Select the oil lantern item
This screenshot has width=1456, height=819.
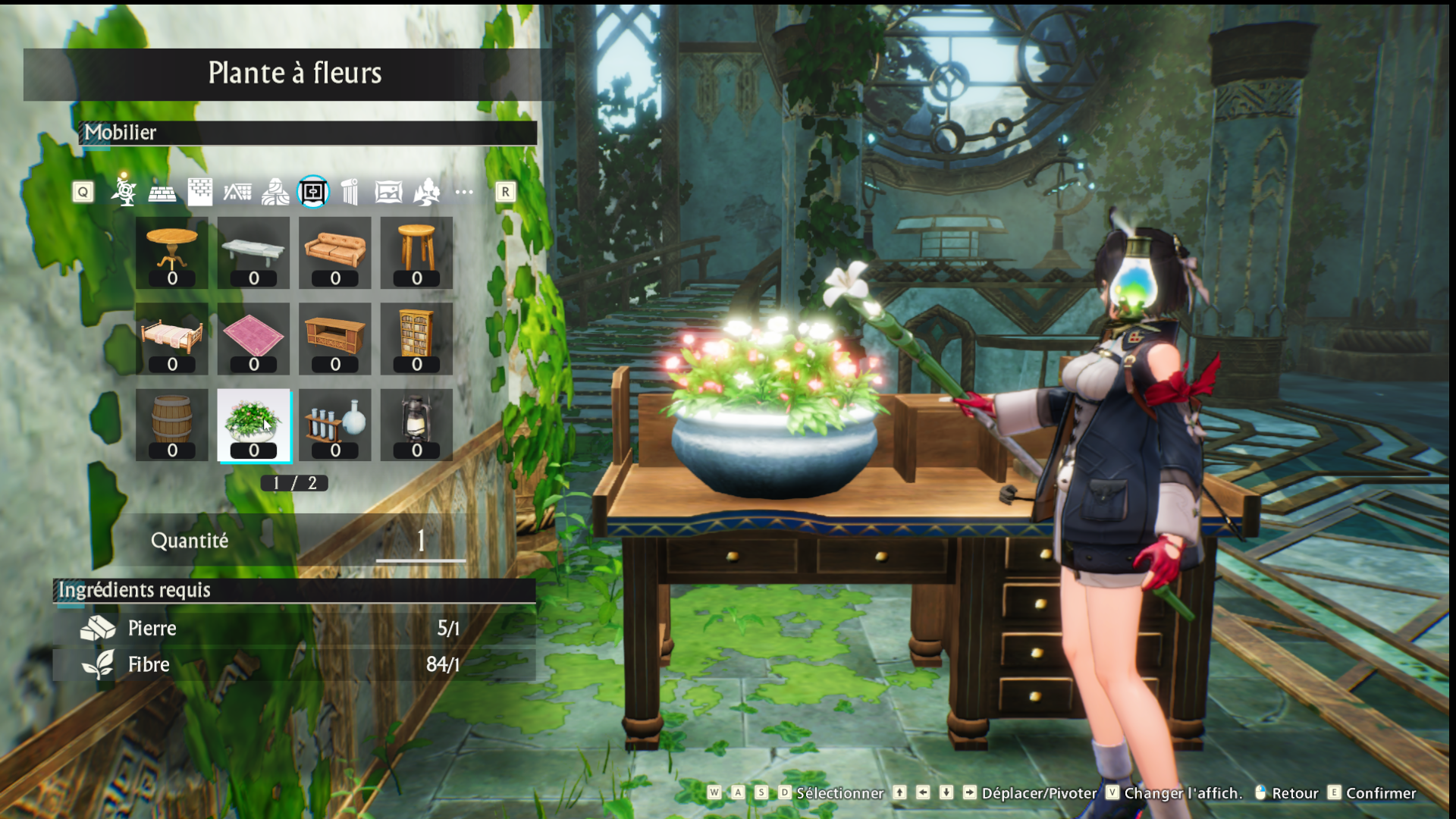pos(416,425)
